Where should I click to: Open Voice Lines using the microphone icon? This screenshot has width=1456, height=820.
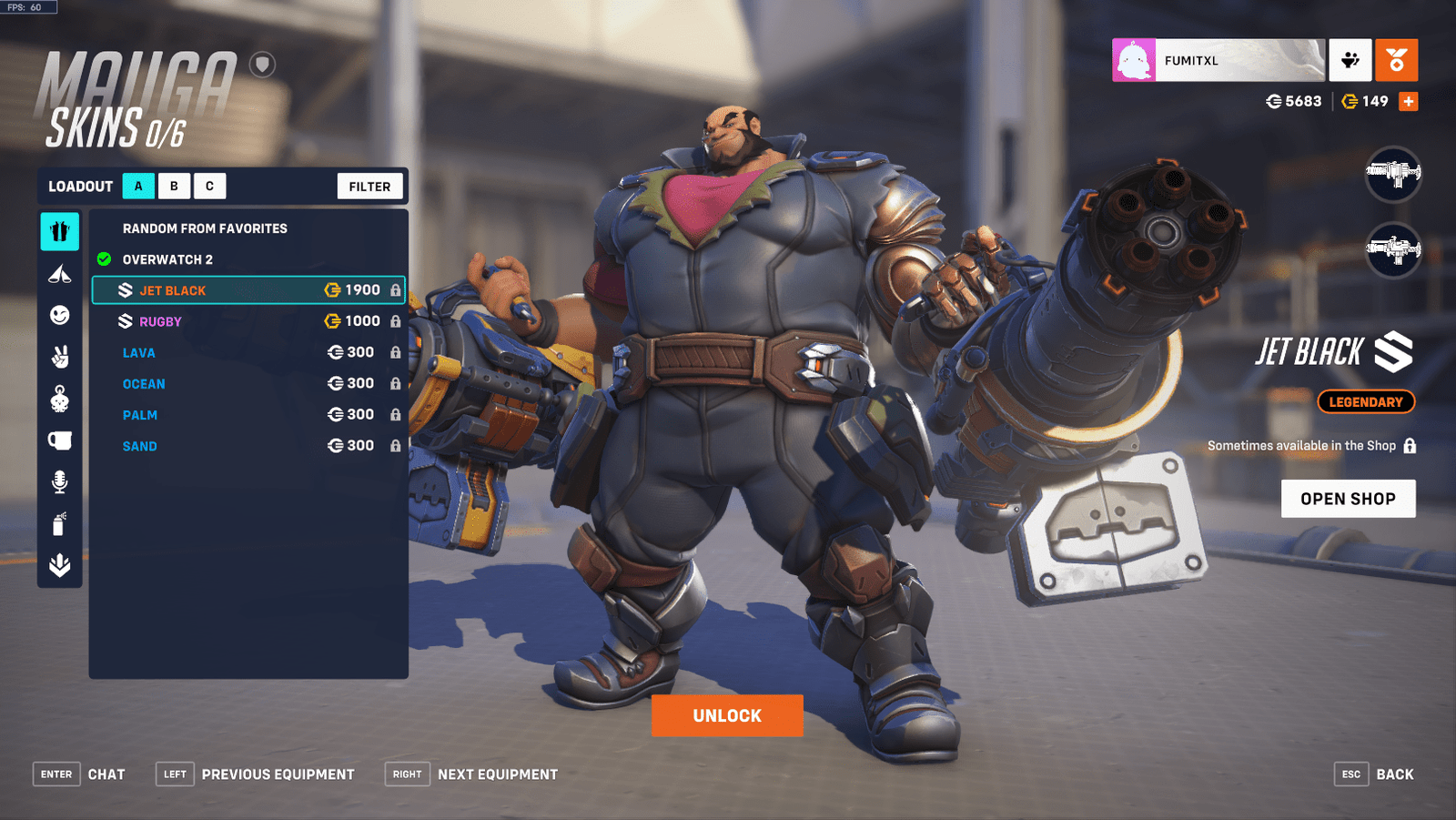59,481
